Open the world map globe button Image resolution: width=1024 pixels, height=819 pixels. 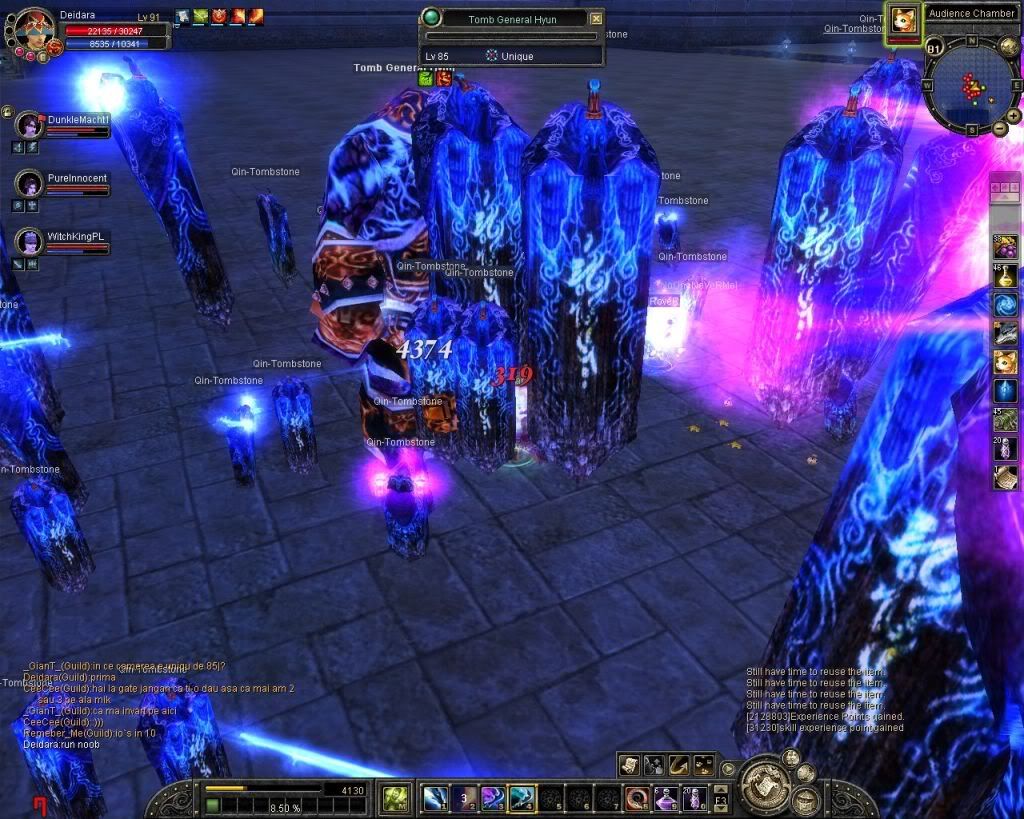[1009, 46]
